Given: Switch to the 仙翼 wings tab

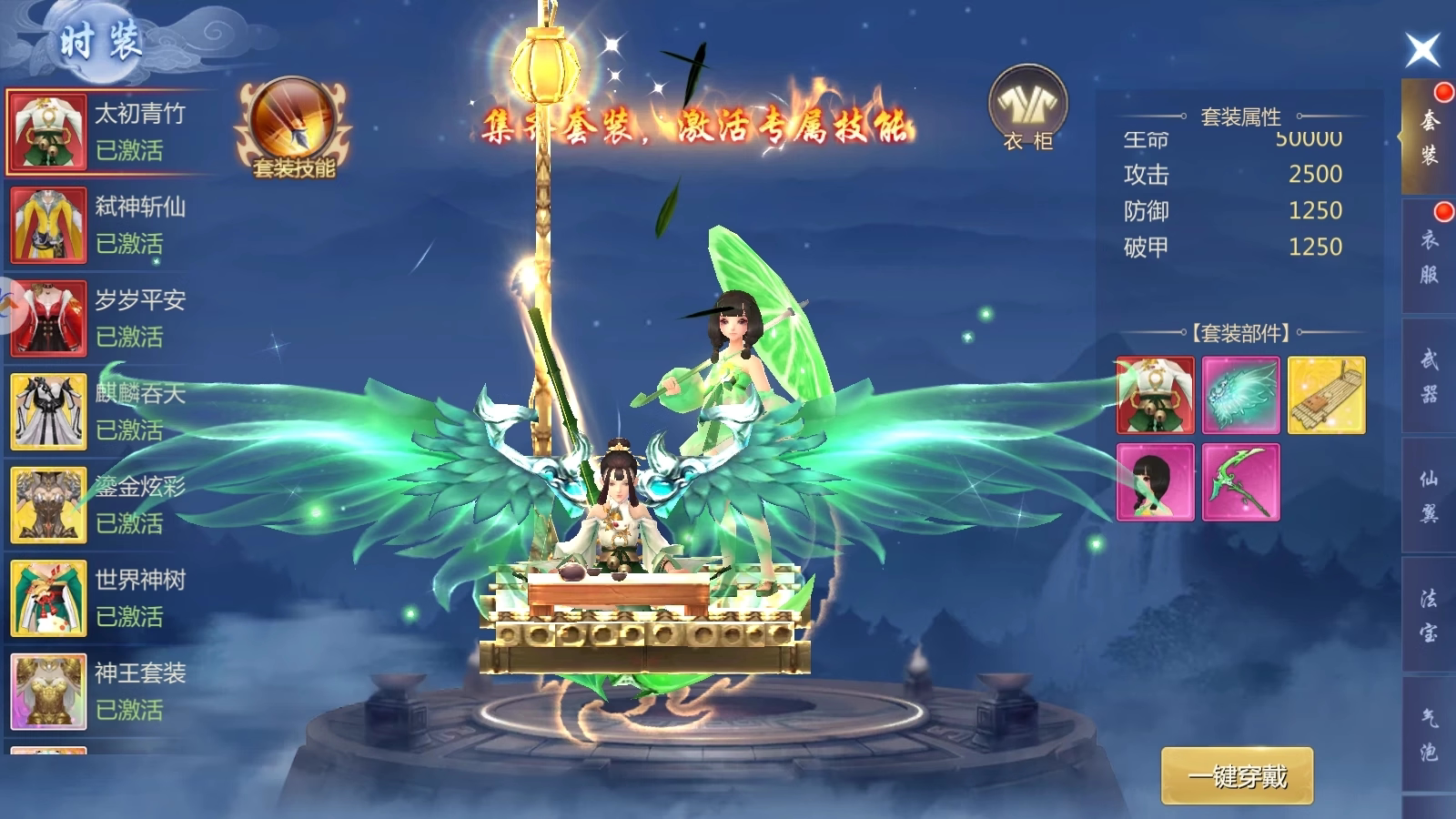Looking at the screenshot, I should (x=1429, y=496).
